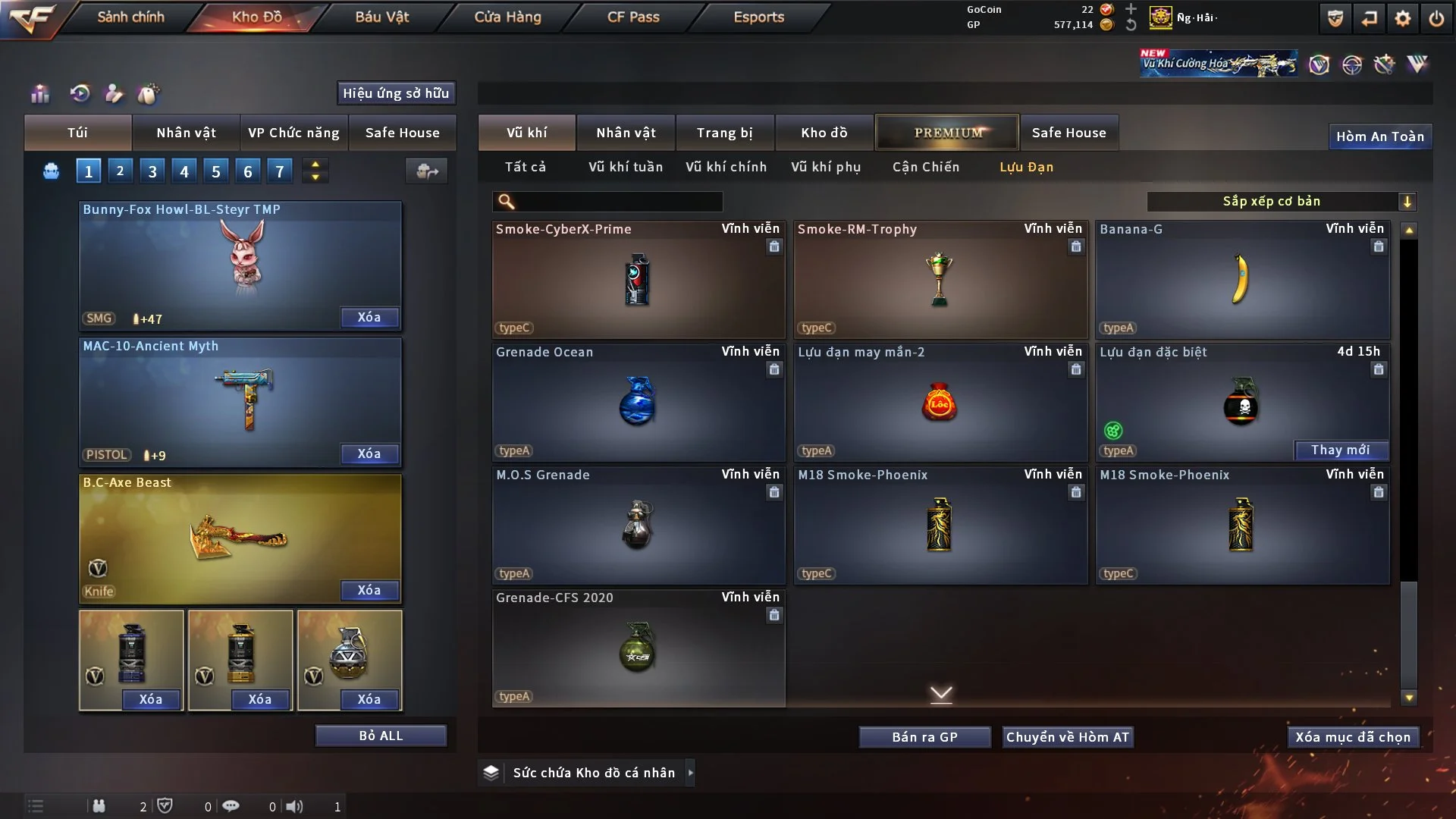Open the CF Pass menu
The width and height of the screenshot is (1456, 819).
(x=633, y=17)
